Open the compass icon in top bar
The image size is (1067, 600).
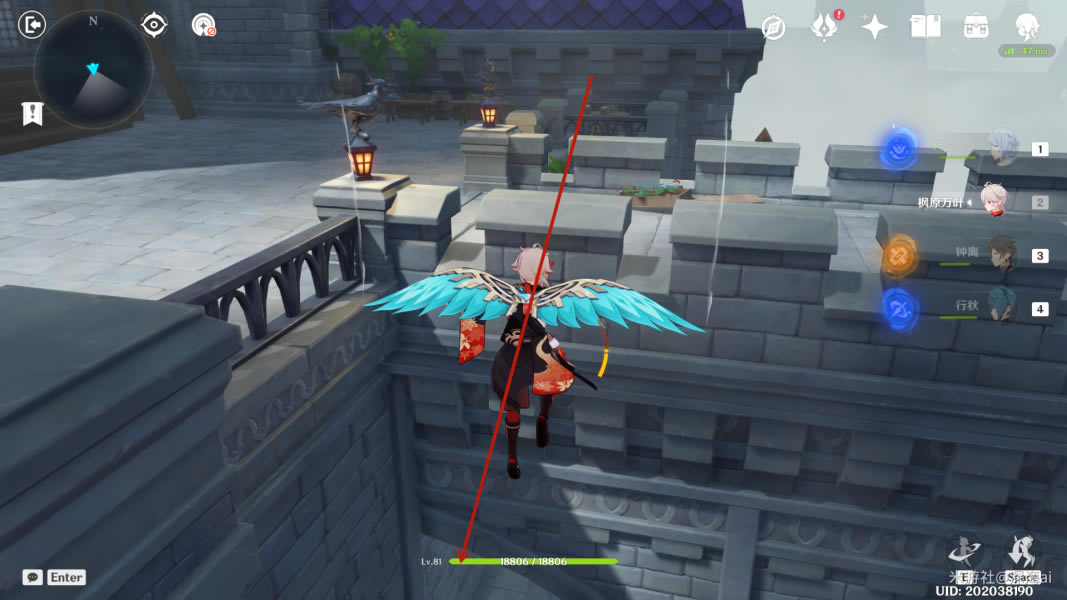tap(773, 27)
